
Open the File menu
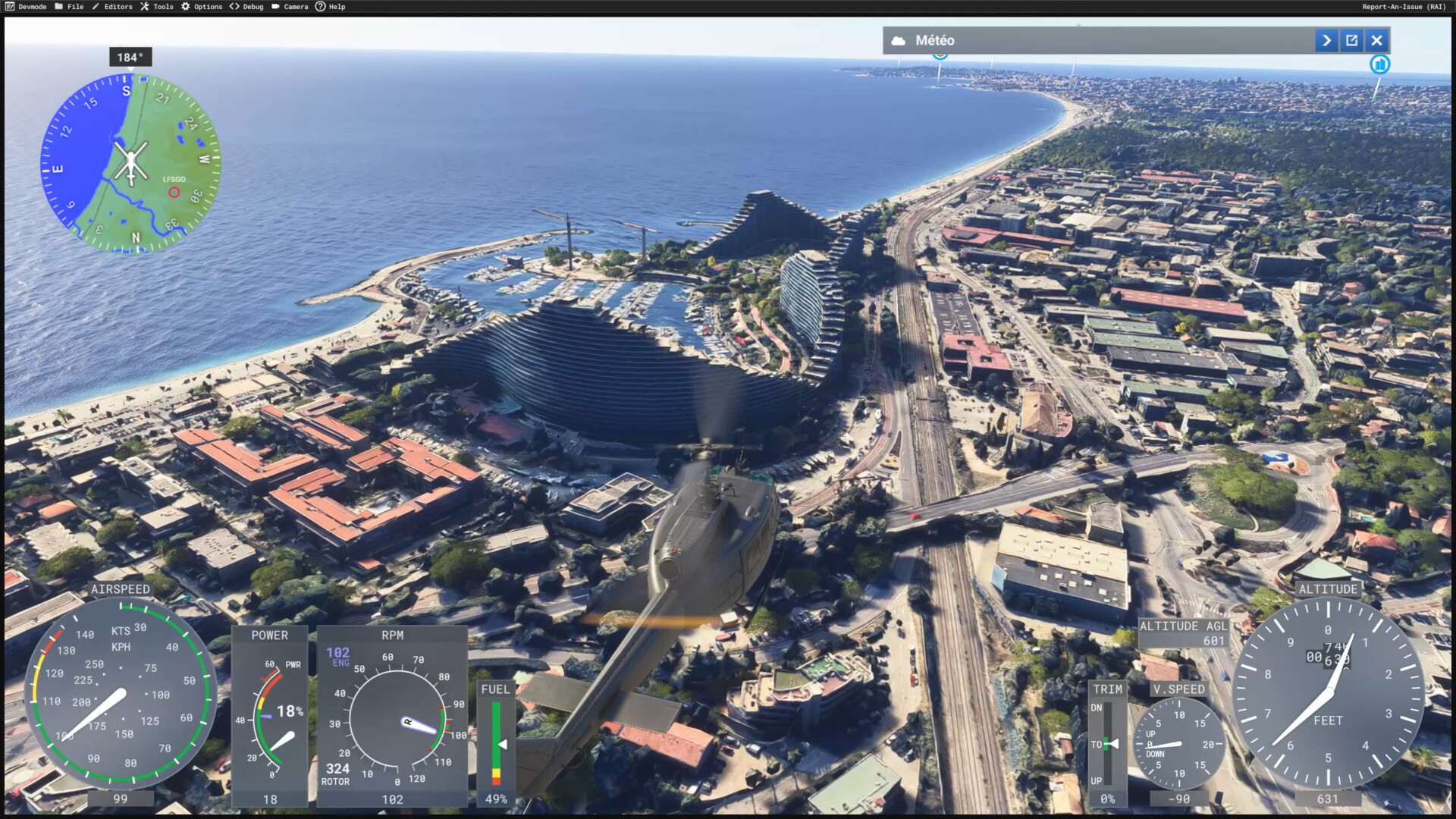[x=69, y=7]
